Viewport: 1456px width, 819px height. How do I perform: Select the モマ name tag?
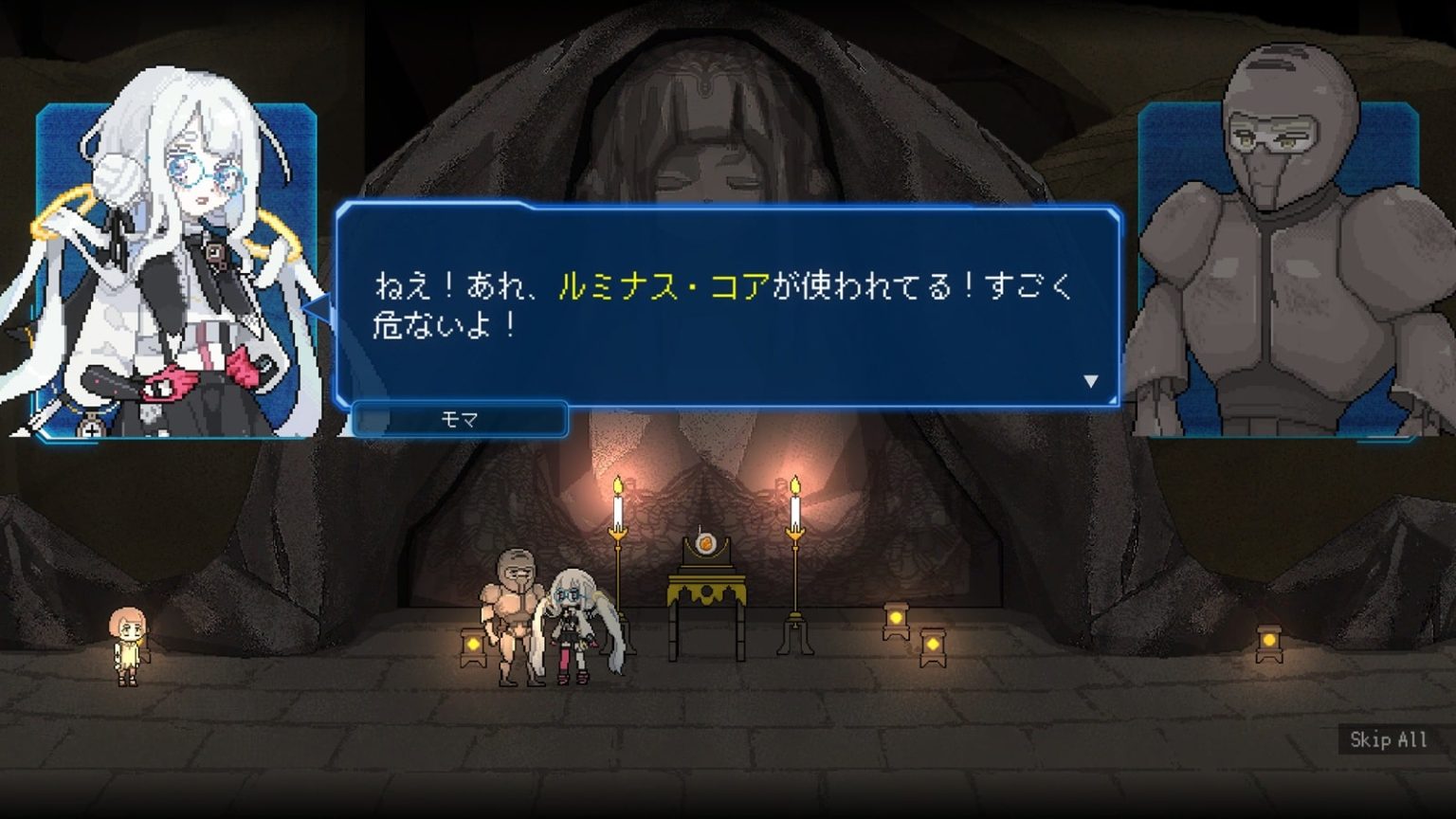458,420
